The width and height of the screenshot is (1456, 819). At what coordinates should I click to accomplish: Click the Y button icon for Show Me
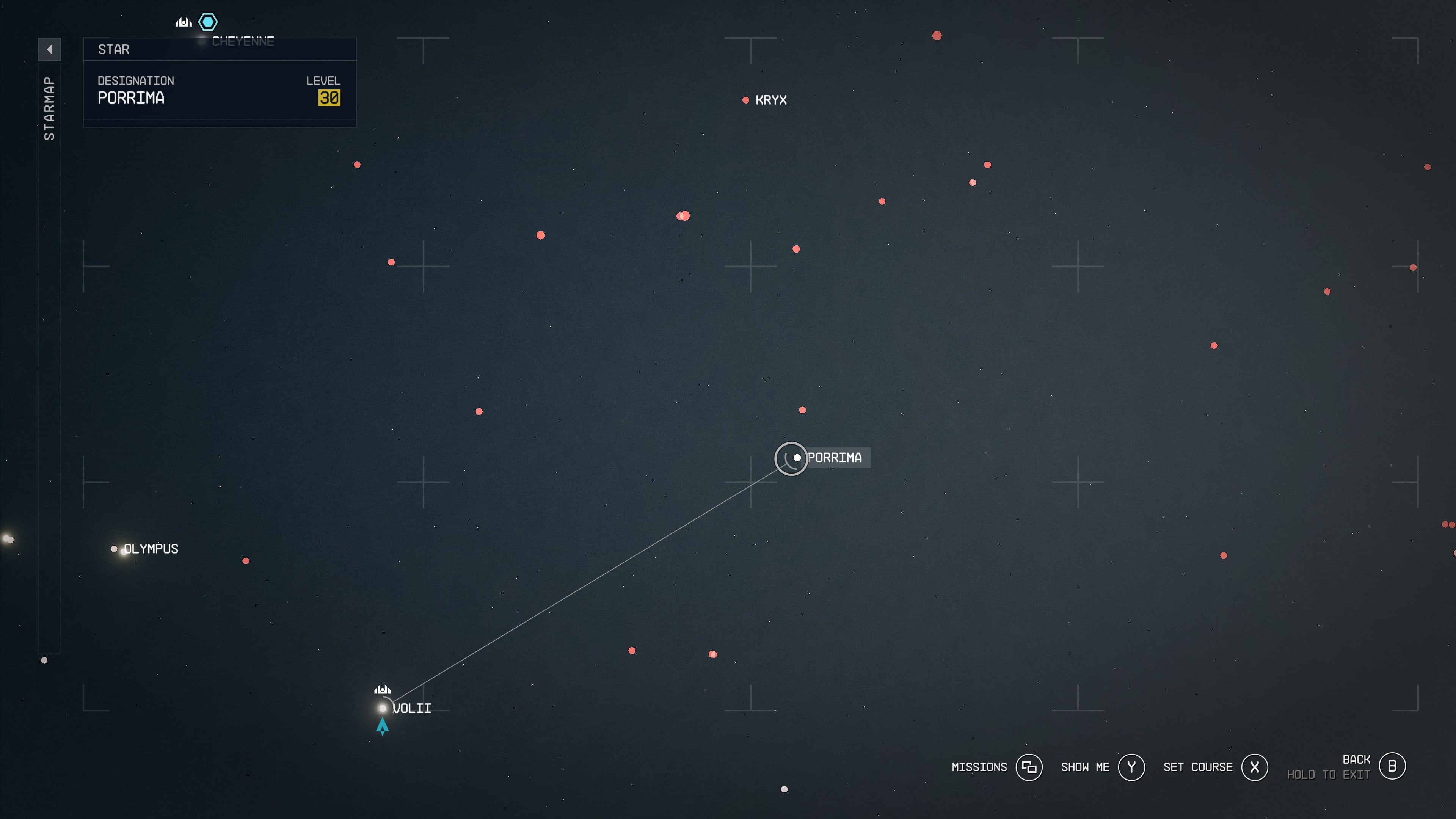[x=1131, y=767]
